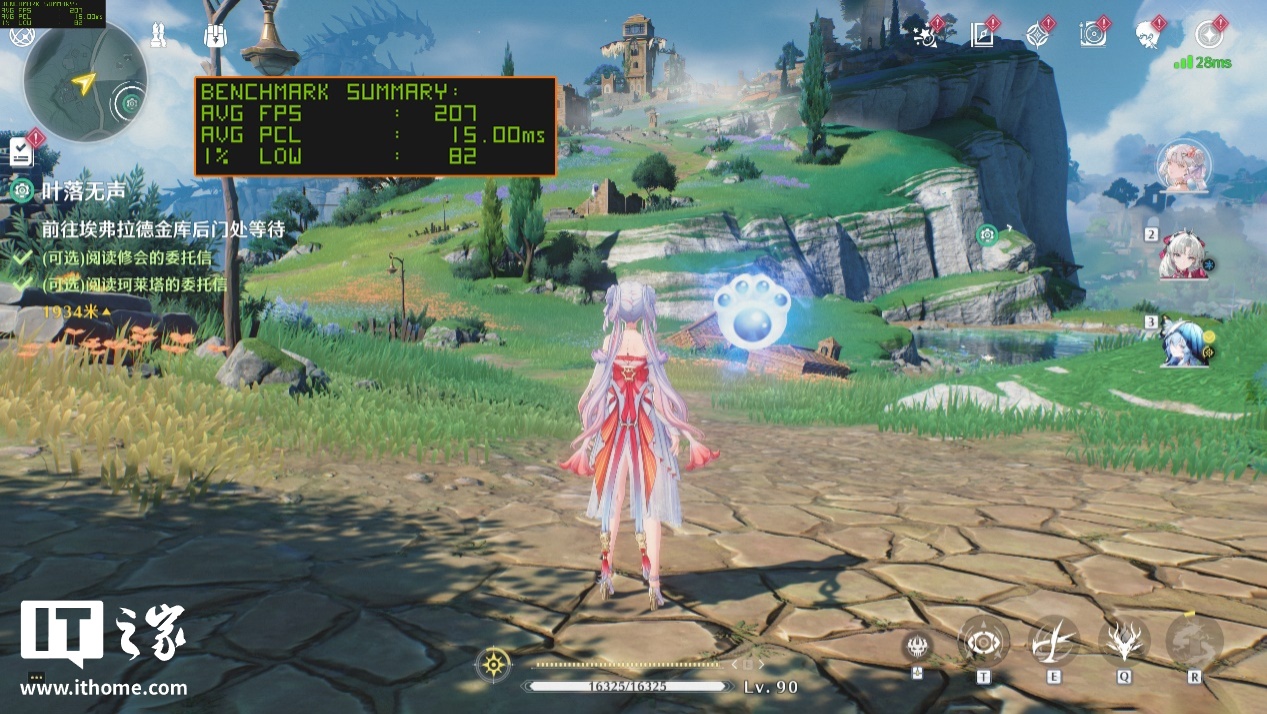Open the round star terminal menu icon
The height and width of the screenshot is (714, 1267).
1209,35
